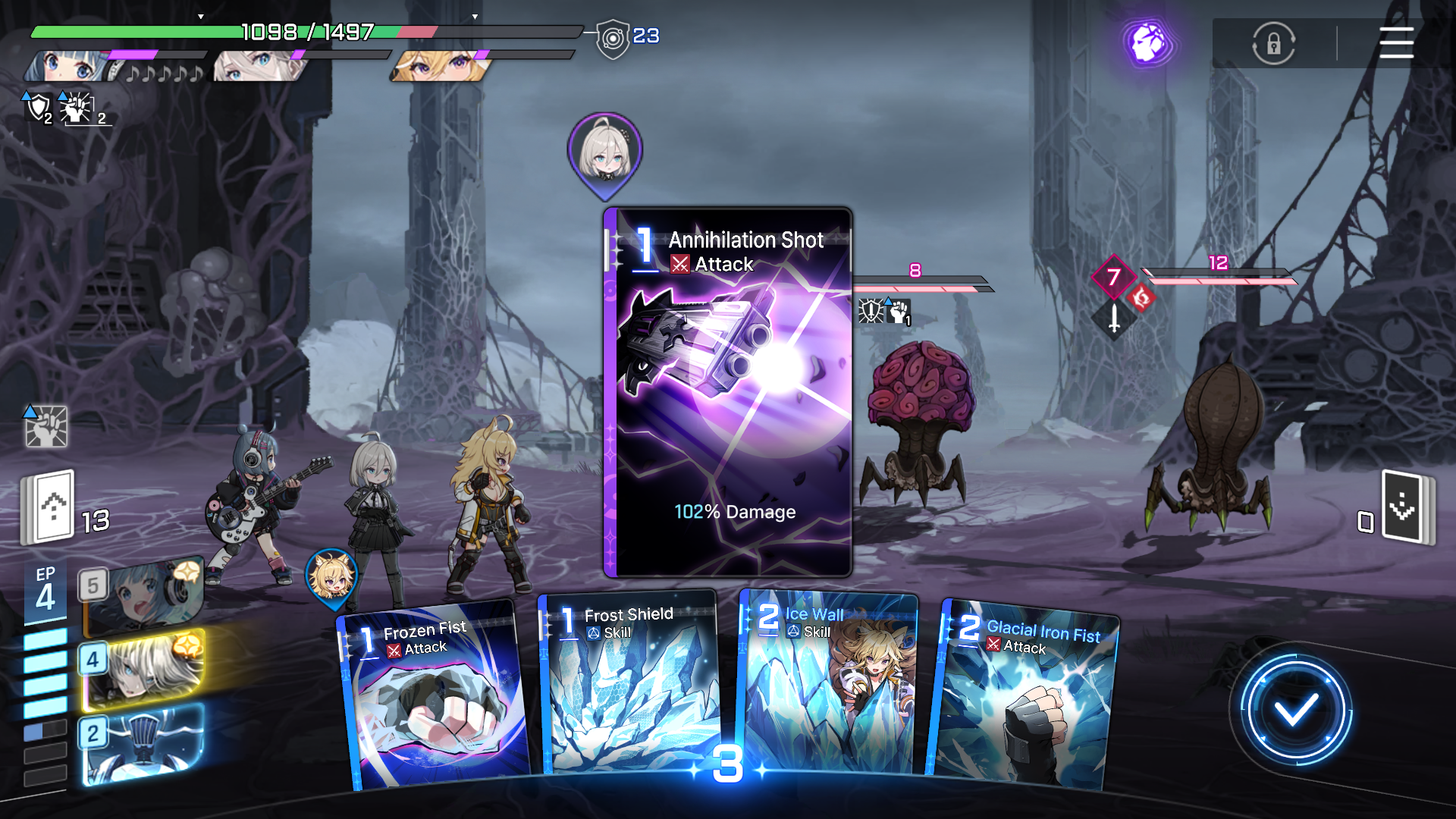This screenshot has height=819, width=1456.
Task: Click the blue-haired character portrait
Action: pyautogui.click(x=68, y=67)
